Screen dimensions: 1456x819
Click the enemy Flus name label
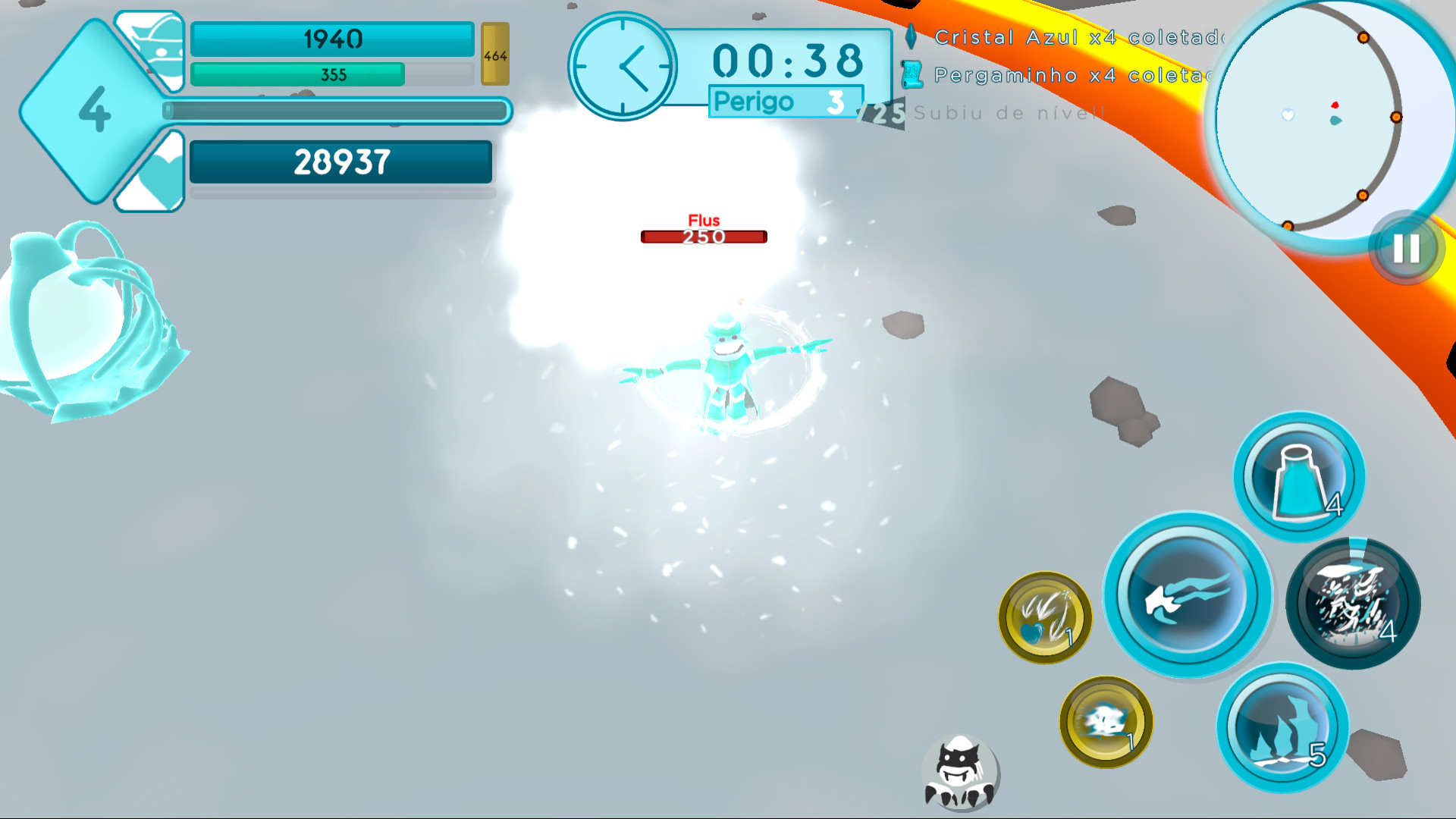704,220
